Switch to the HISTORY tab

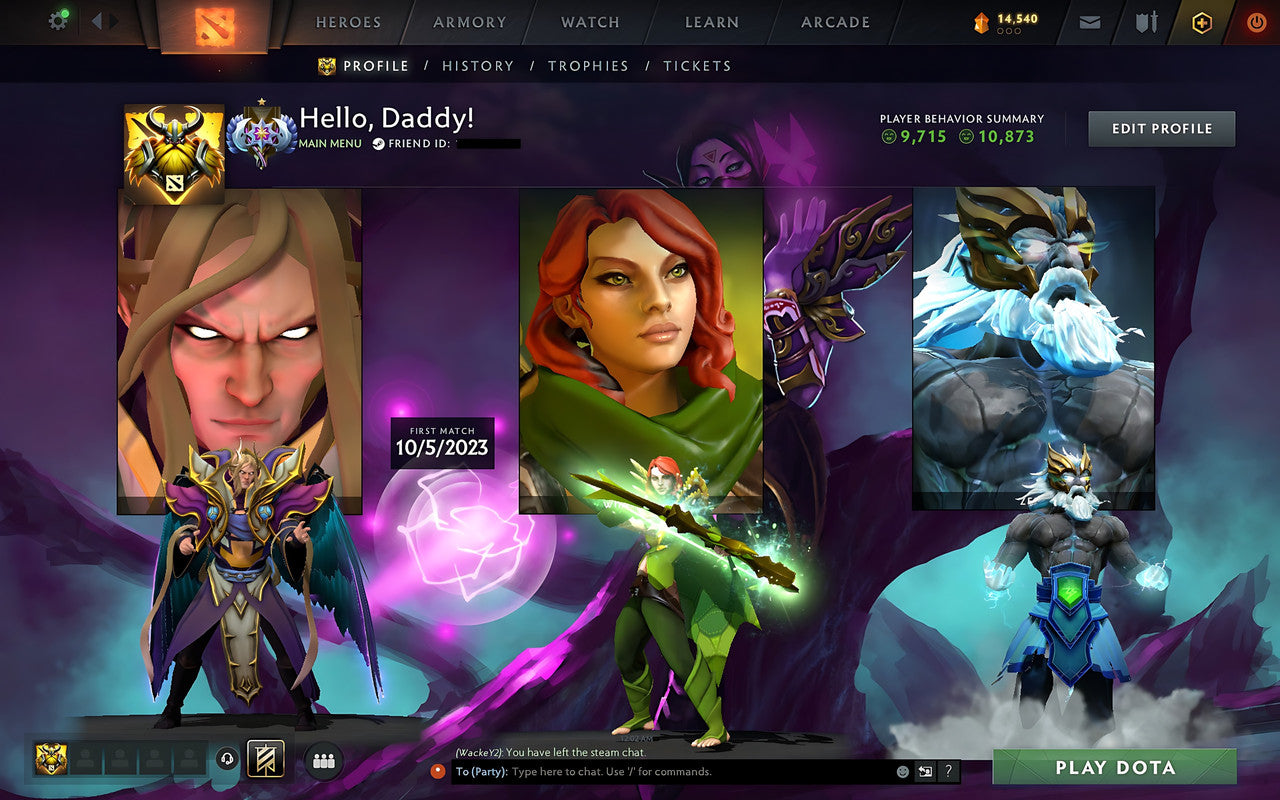[478, 66]
